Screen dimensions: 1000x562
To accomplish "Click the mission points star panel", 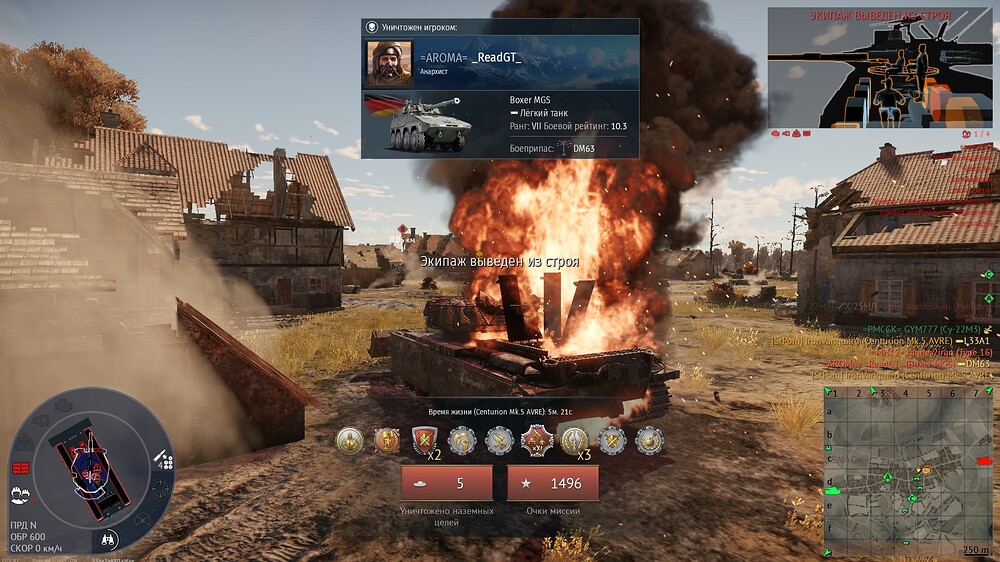I will click(x=552, y=483).
